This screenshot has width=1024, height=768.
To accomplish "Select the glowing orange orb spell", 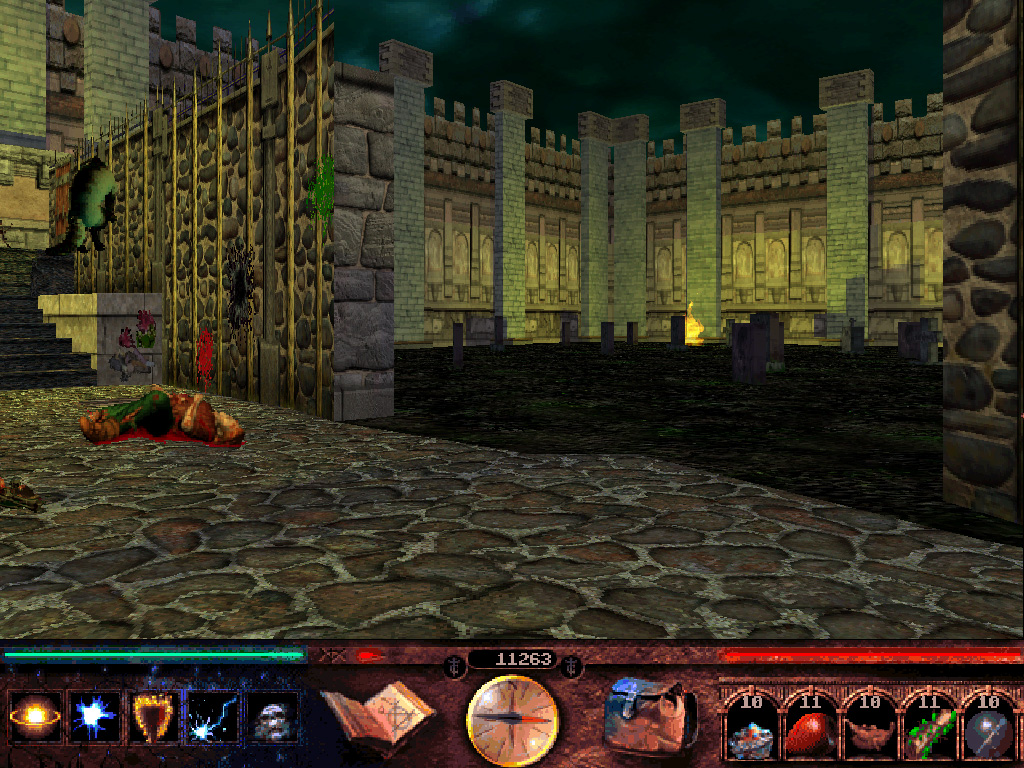I will (x=35, y=717).
